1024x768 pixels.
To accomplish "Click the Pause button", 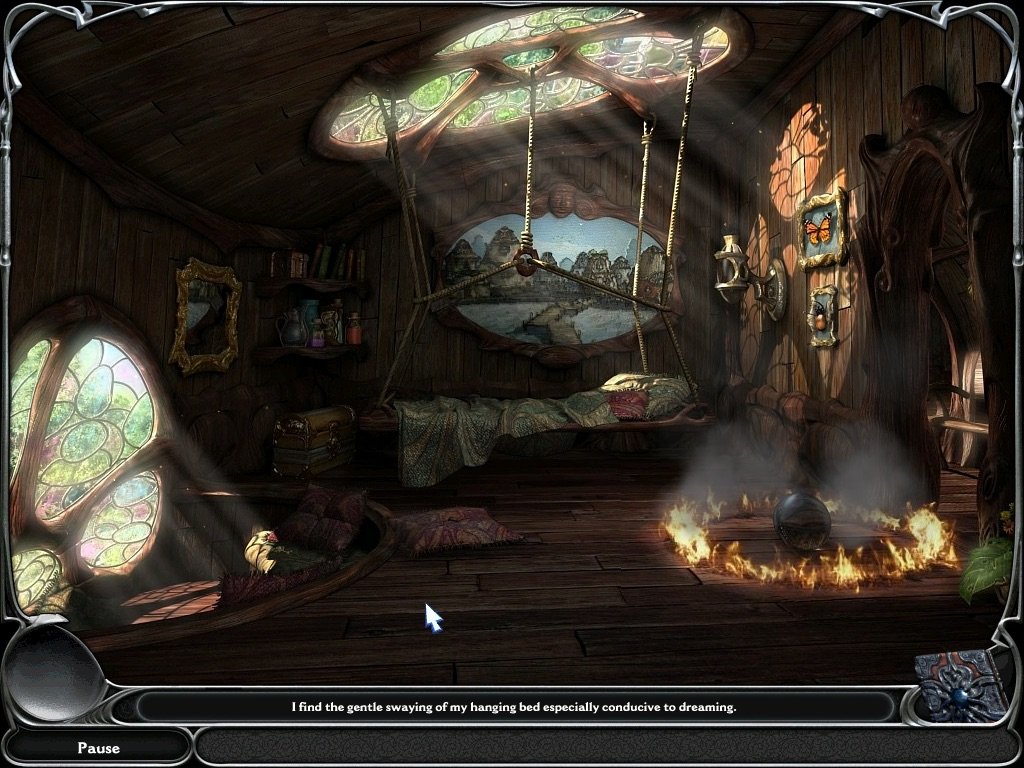I will pyautogui.click(x=98, y=747).
